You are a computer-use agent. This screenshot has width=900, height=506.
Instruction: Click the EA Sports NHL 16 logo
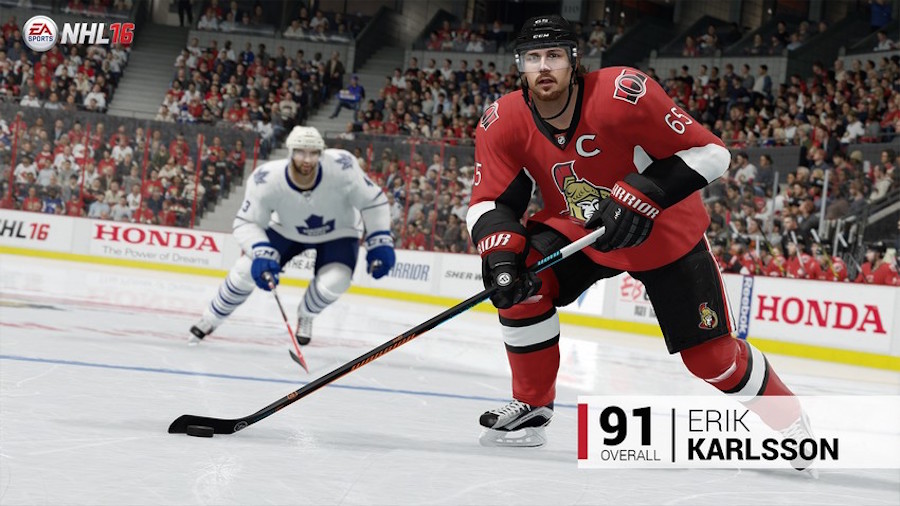coord(78,33)
